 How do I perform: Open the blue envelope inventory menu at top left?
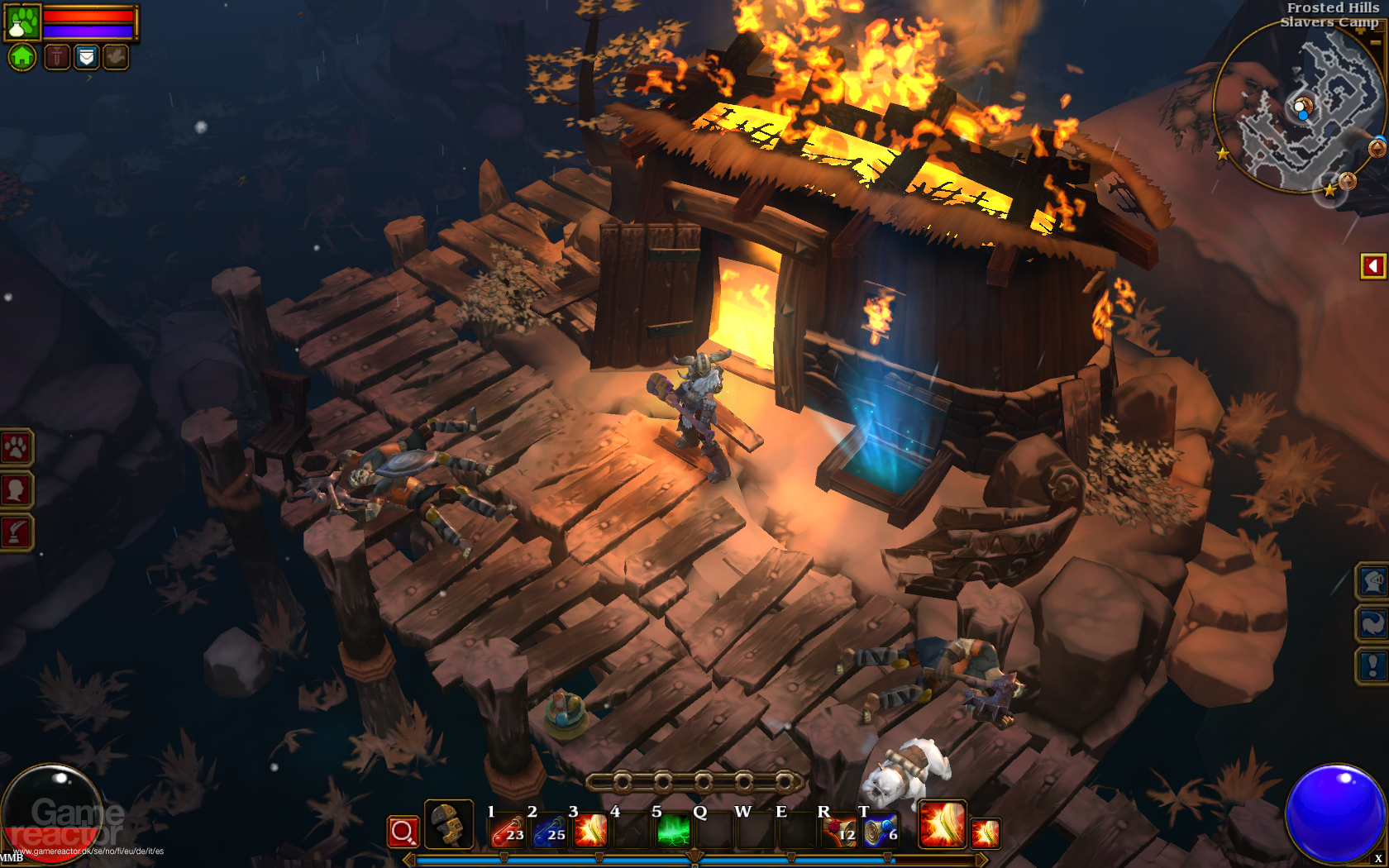(x=87, y=57)
